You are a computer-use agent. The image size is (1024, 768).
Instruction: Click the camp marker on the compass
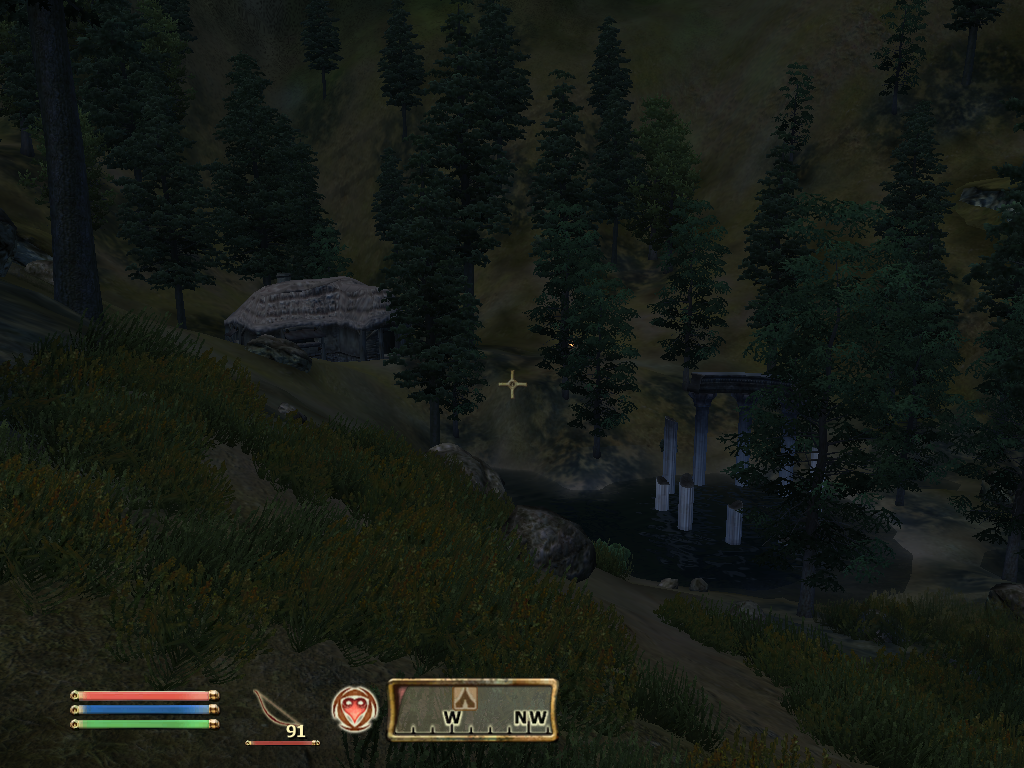click(x=463, y=698)
